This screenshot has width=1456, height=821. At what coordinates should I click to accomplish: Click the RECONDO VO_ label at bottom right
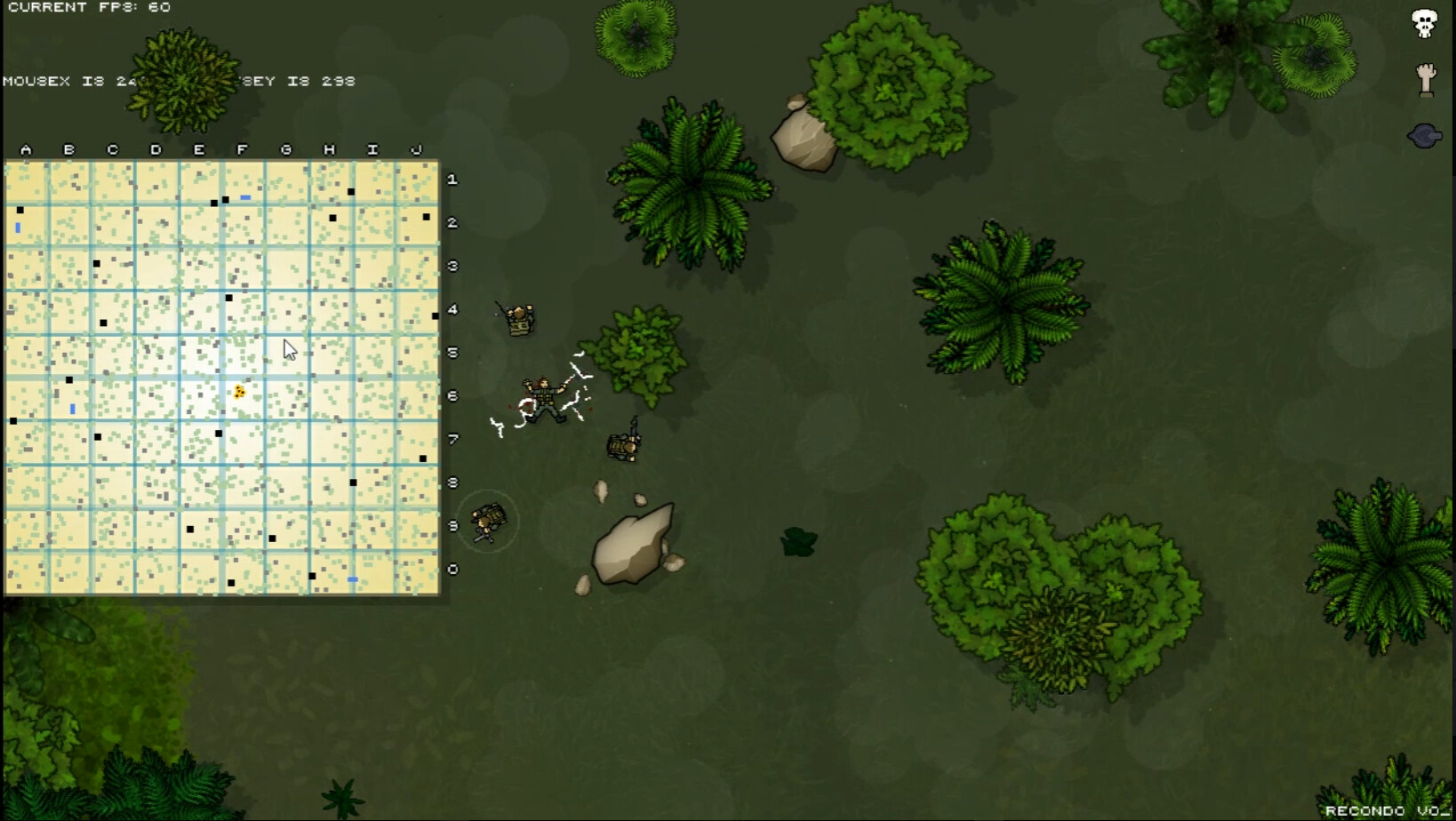pyautogui.click(x=1385, y=811)
